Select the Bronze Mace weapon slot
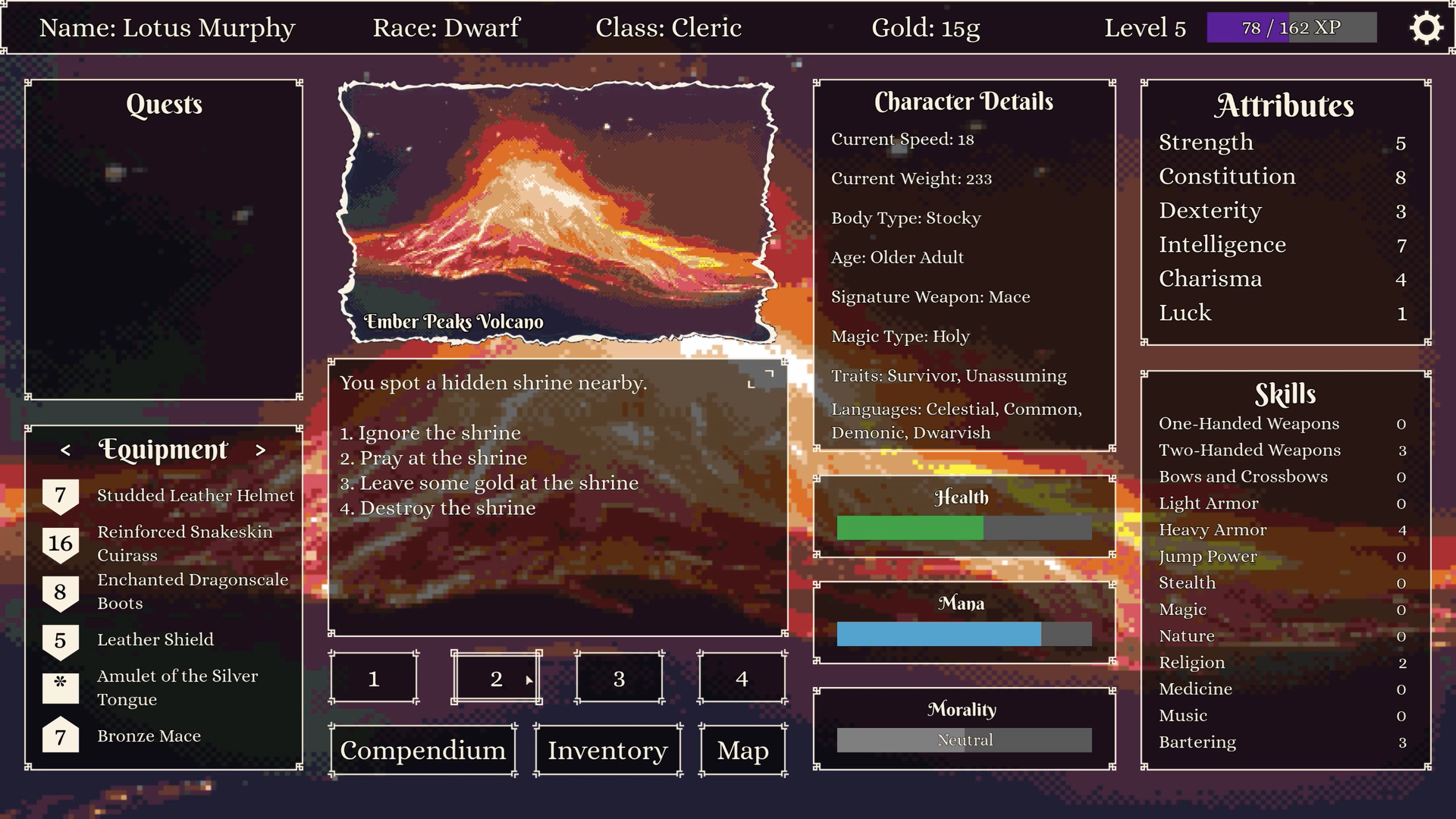Viewport: 1456px width, 819px height. tap(149, 736)
